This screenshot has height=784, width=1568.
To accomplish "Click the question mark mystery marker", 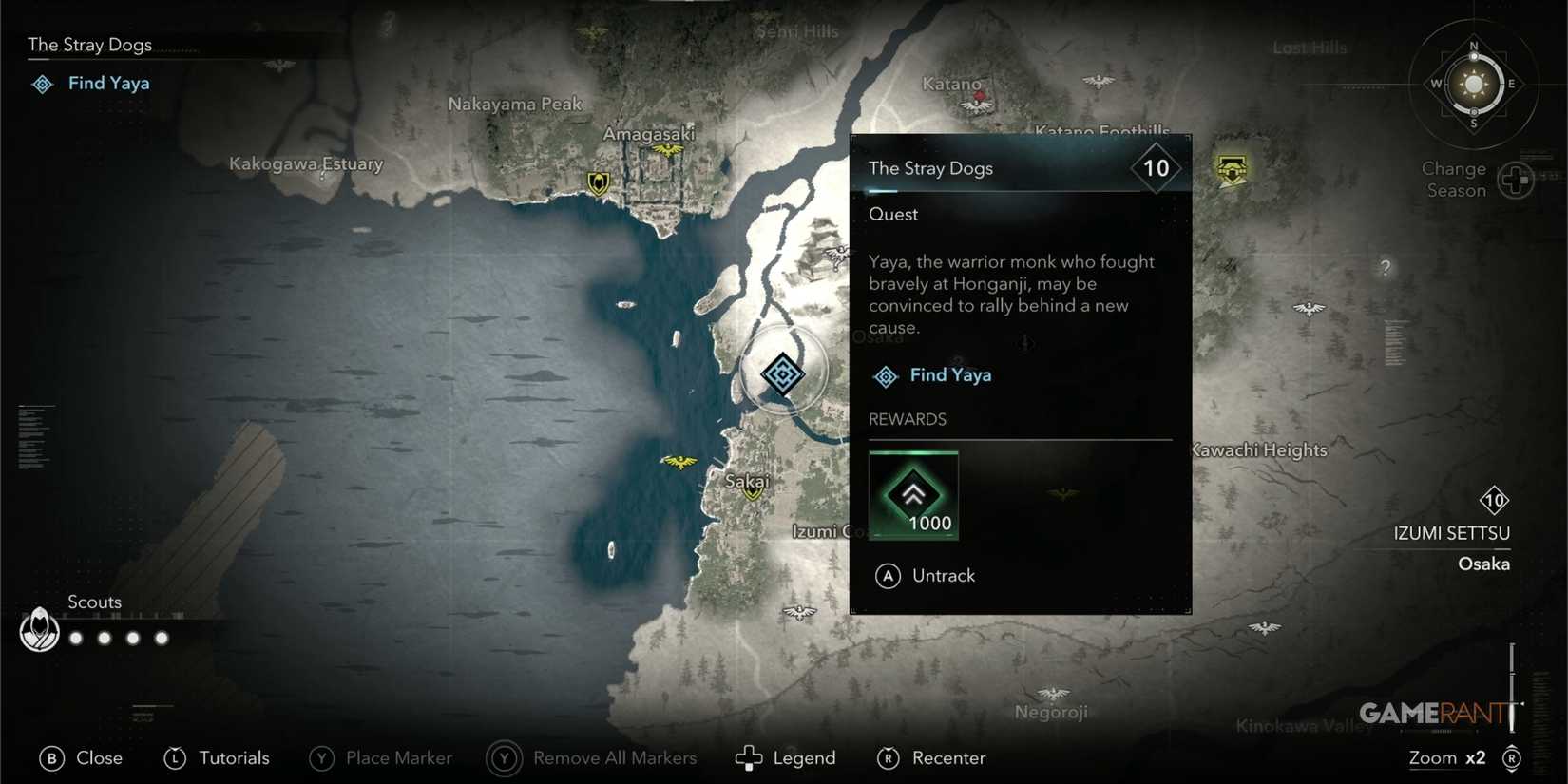I will coord(1387,267).
